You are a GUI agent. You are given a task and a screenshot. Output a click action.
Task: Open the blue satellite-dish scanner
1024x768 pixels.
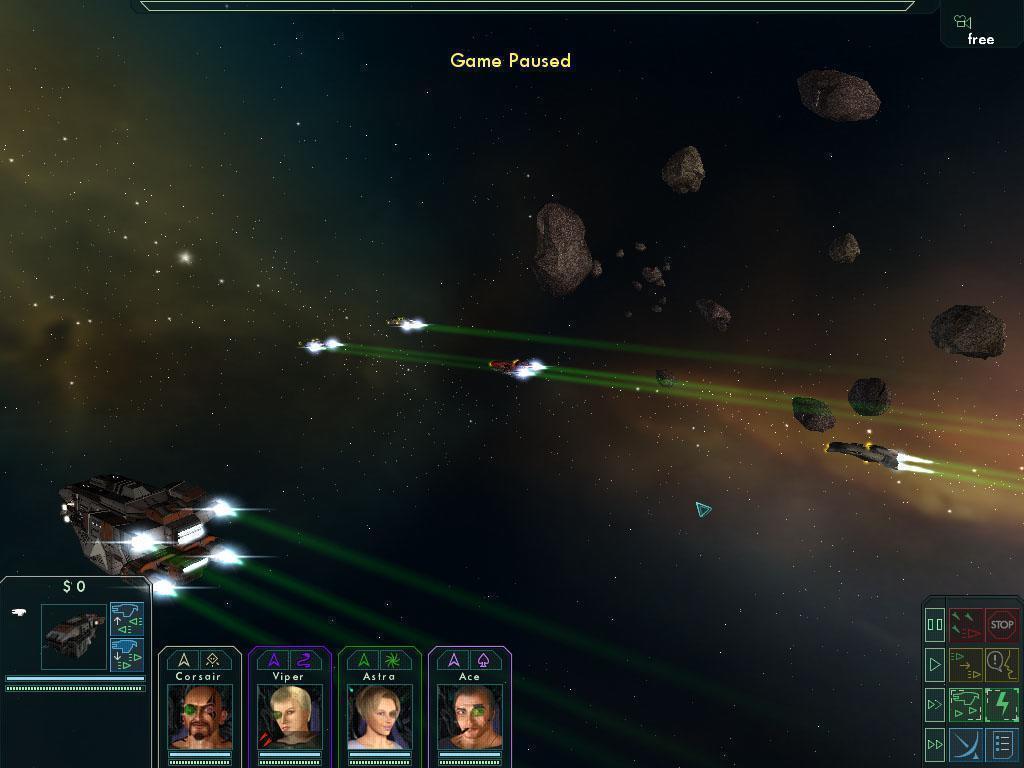965,745
